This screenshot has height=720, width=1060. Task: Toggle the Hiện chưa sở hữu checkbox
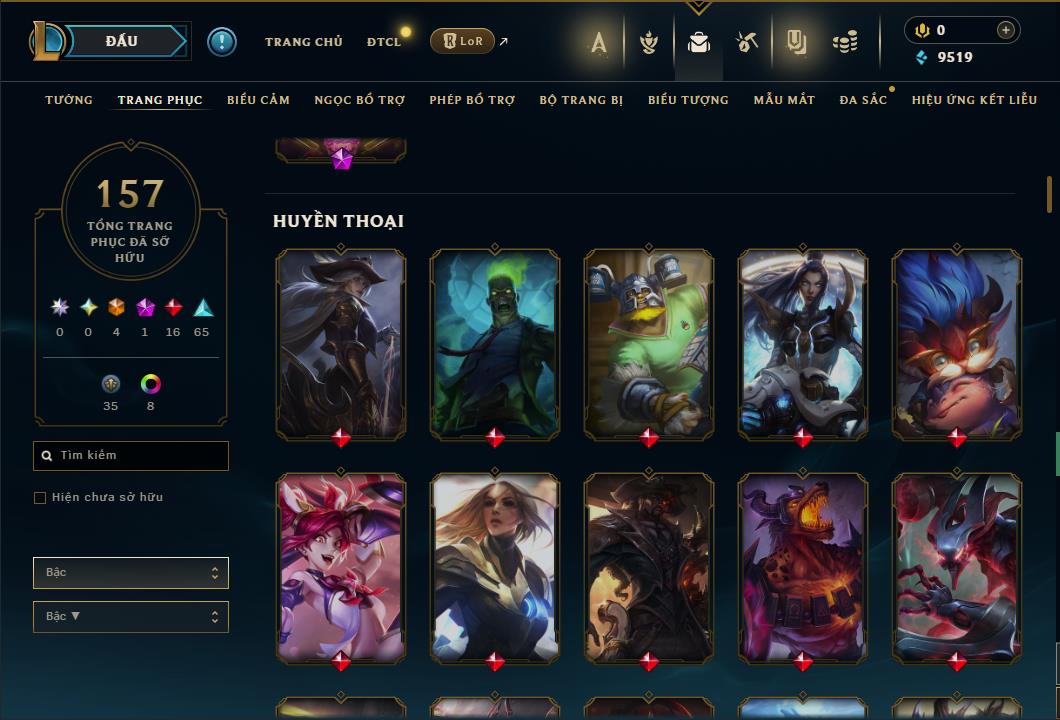(x=40, y=498)
